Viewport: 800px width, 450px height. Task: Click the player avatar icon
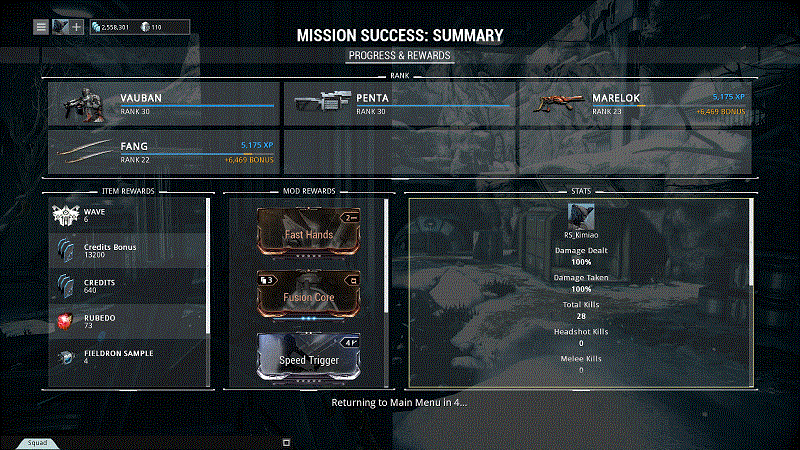pyautogui.click(x=60, y=26)
